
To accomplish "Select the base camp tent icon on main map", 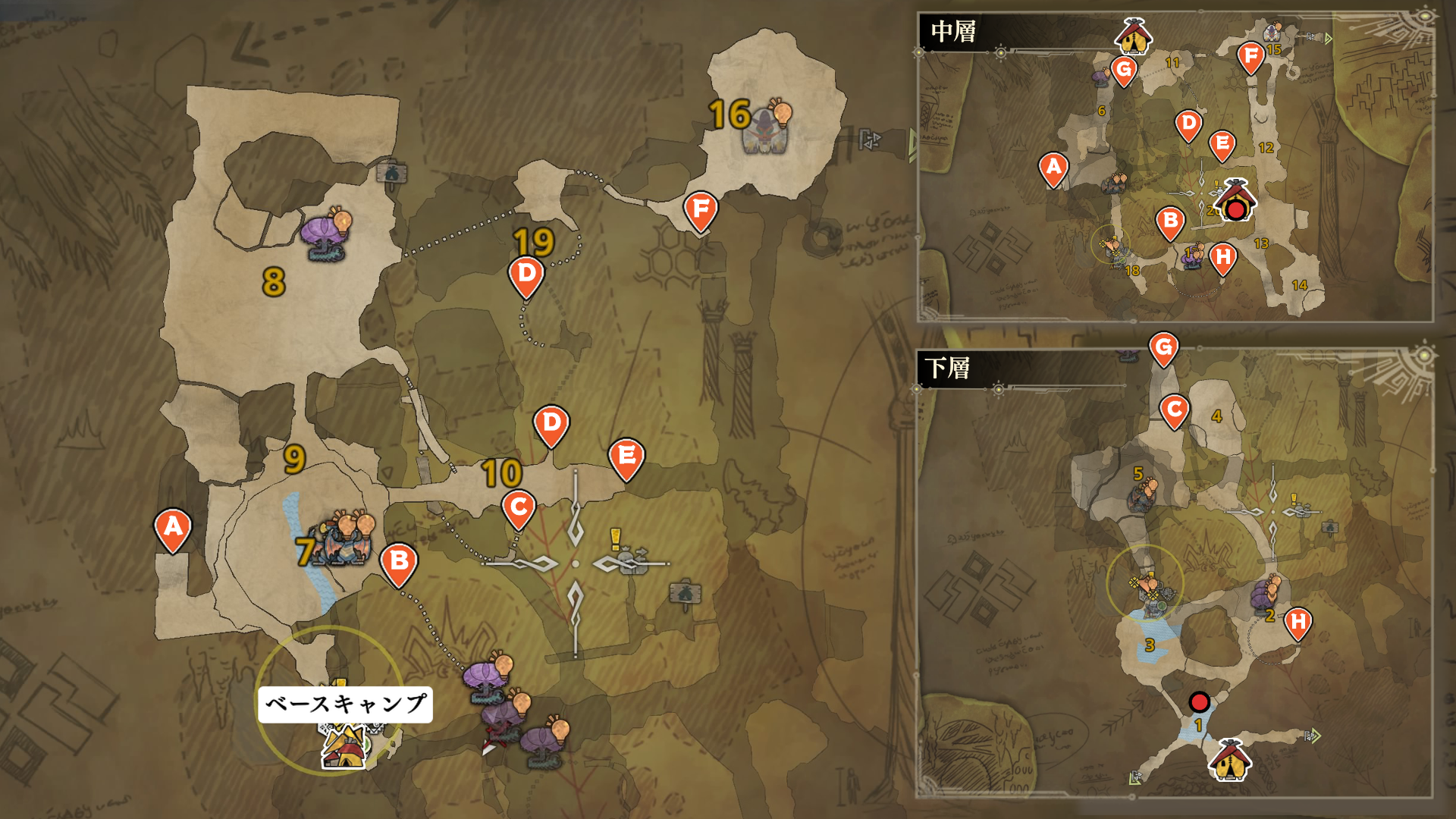I will [345, 748].
